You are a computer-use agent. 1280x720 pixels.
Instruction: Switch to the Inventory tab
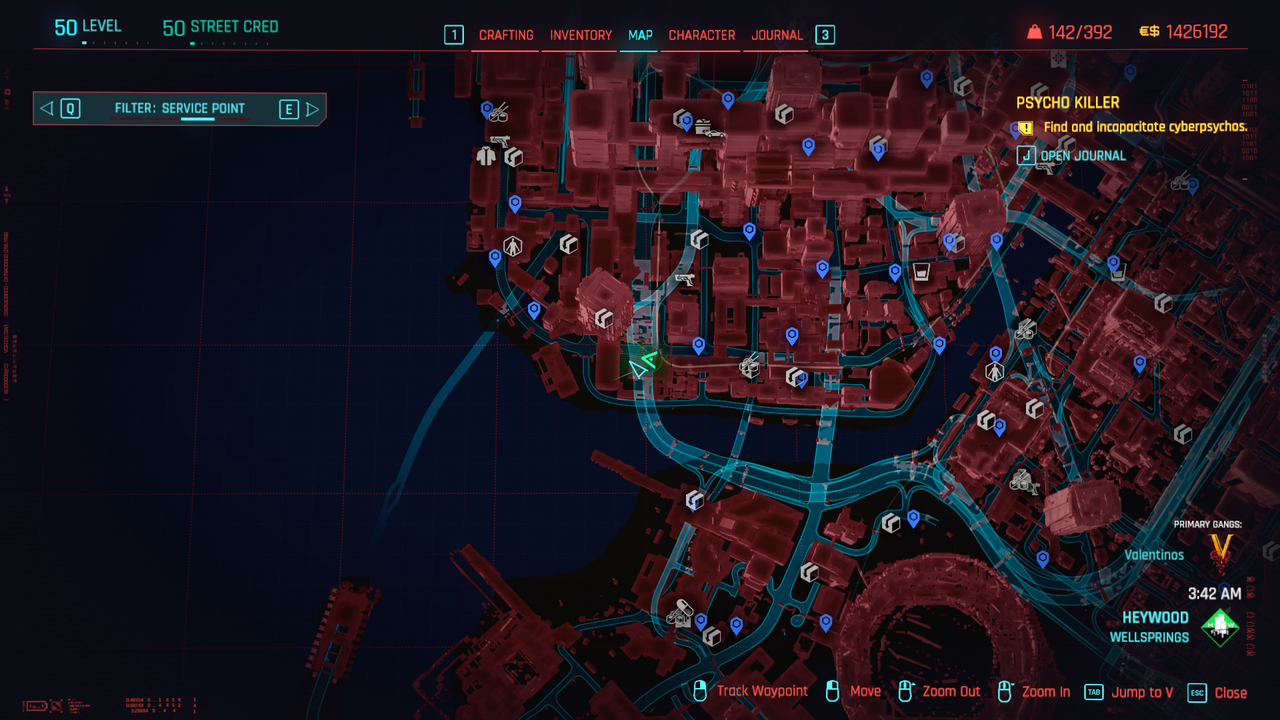pos(581,35)
